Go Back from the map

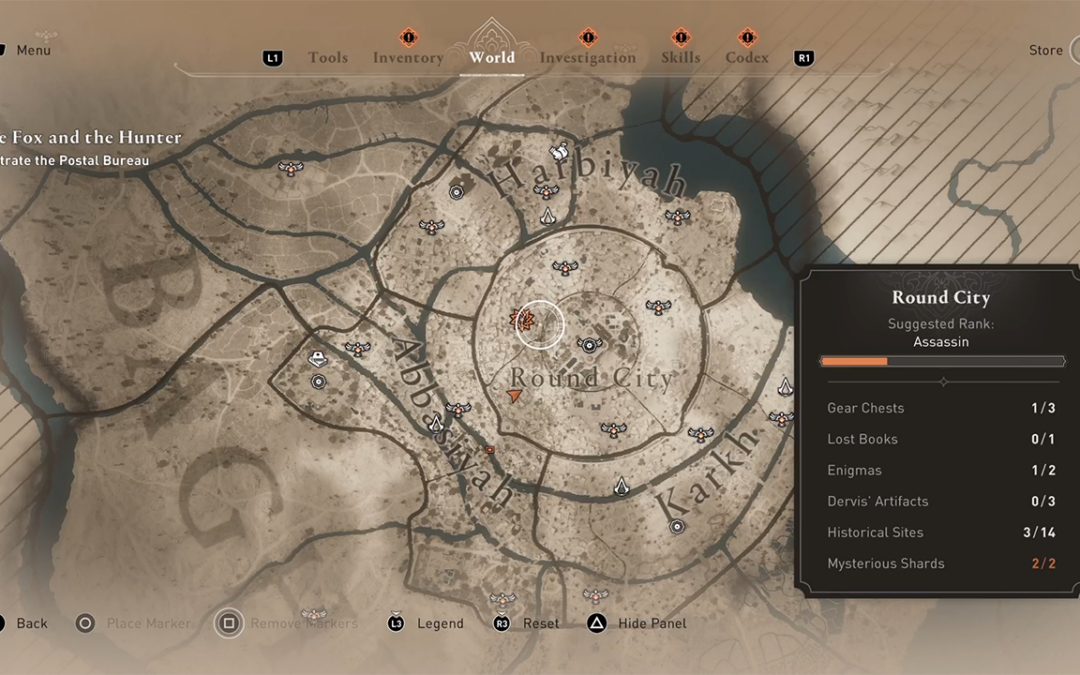click(x=31, y=624)
